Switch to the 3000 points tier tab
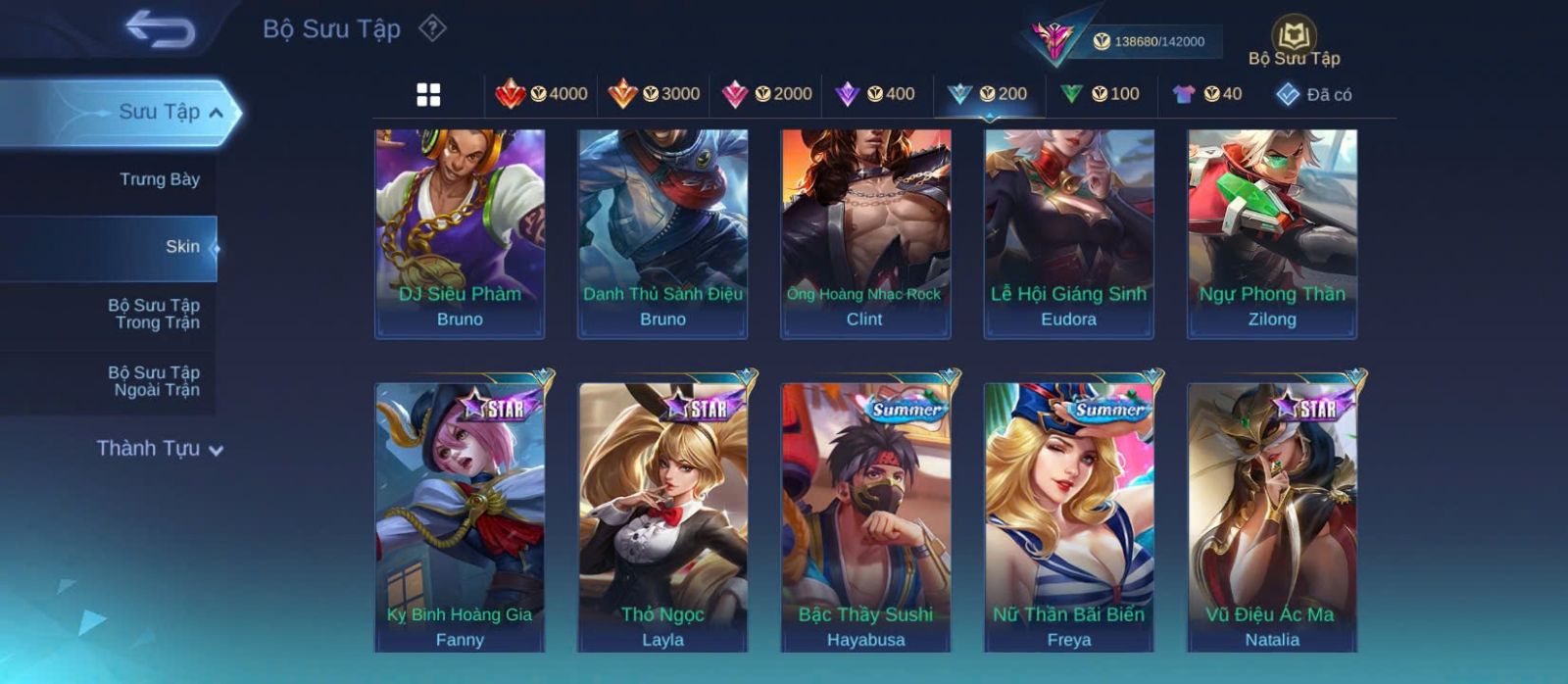 (654, 94)
